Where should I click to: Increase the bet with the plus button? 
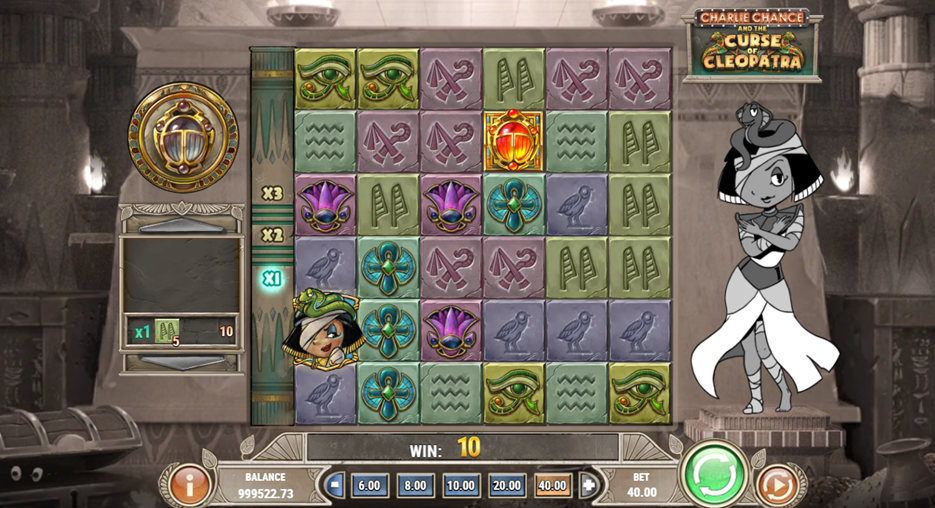588,486
